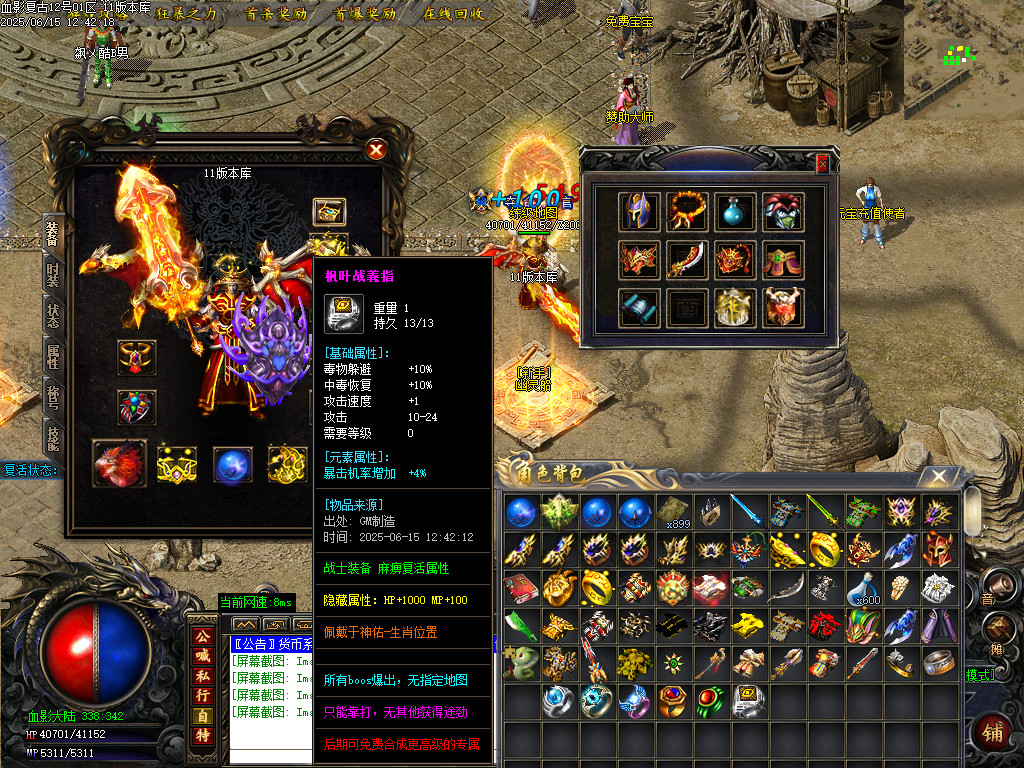Select the red dragon head equipment slot
Viewport: 1024px width, 768px height.
pos(119,464)
